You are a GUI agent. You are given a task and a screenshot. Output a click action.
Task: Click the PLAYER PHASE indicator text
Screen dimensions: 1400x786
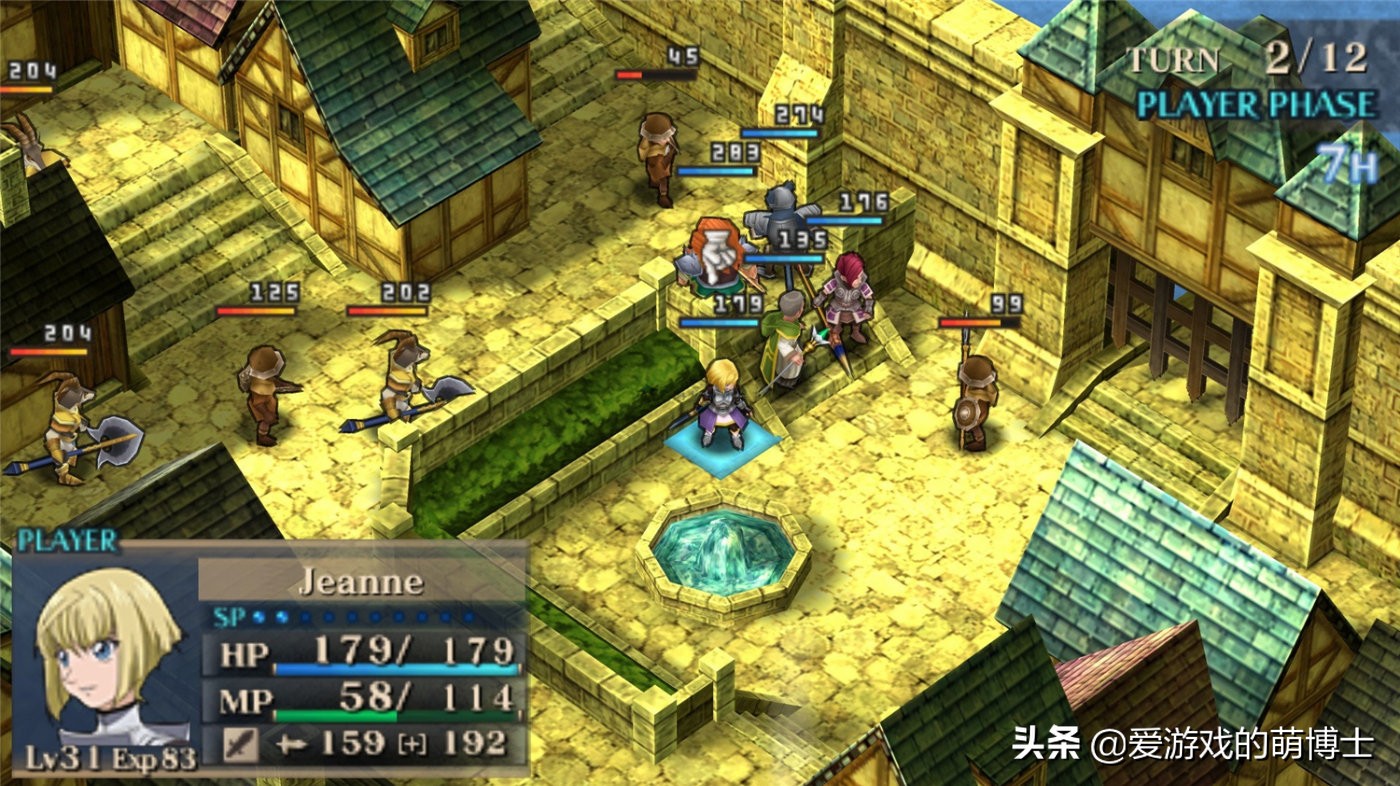coord(1258,101)
